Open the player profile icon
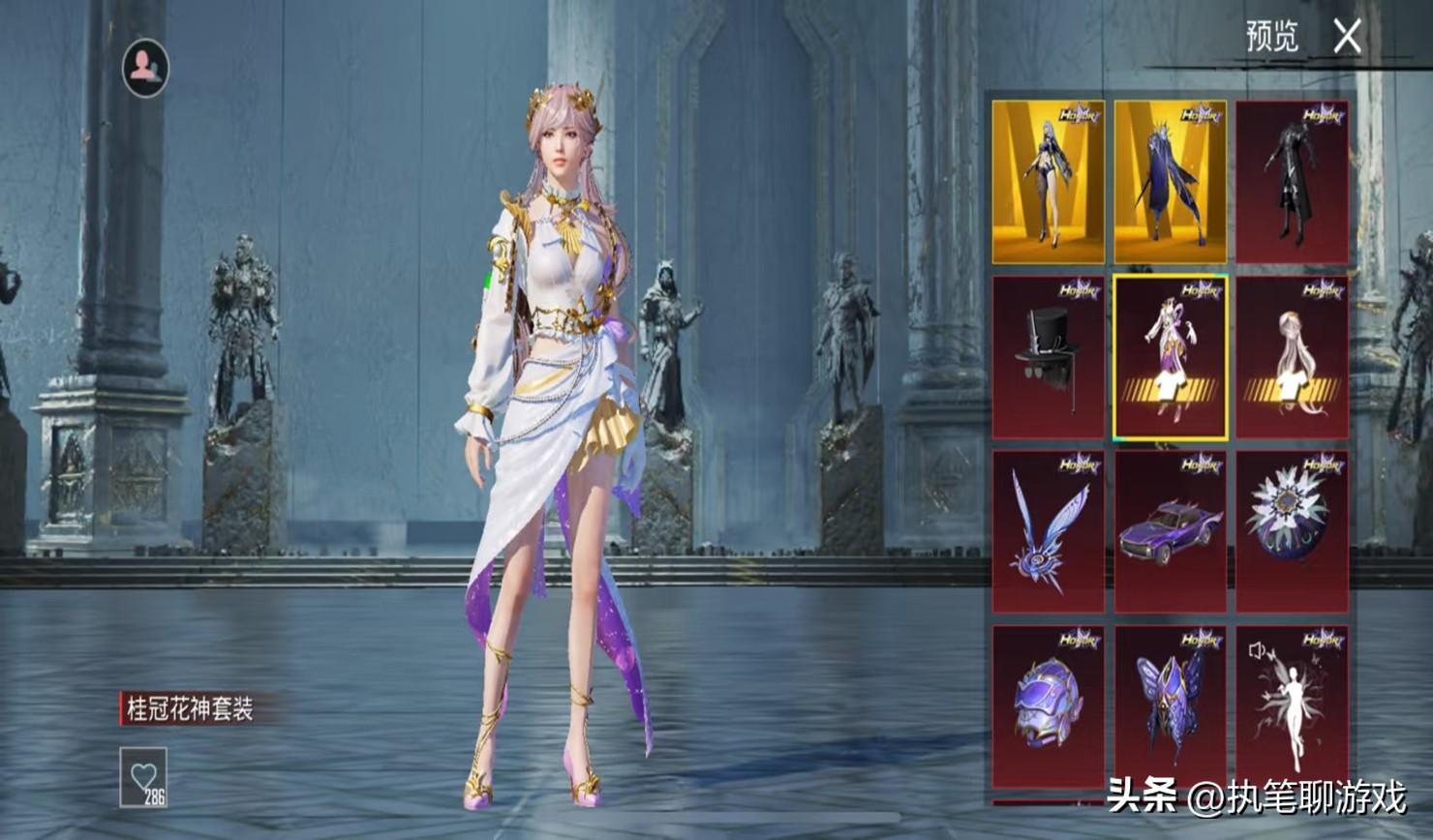This screenshot has width=1433, height=840. pyautogui.click(x=145, y=68)
